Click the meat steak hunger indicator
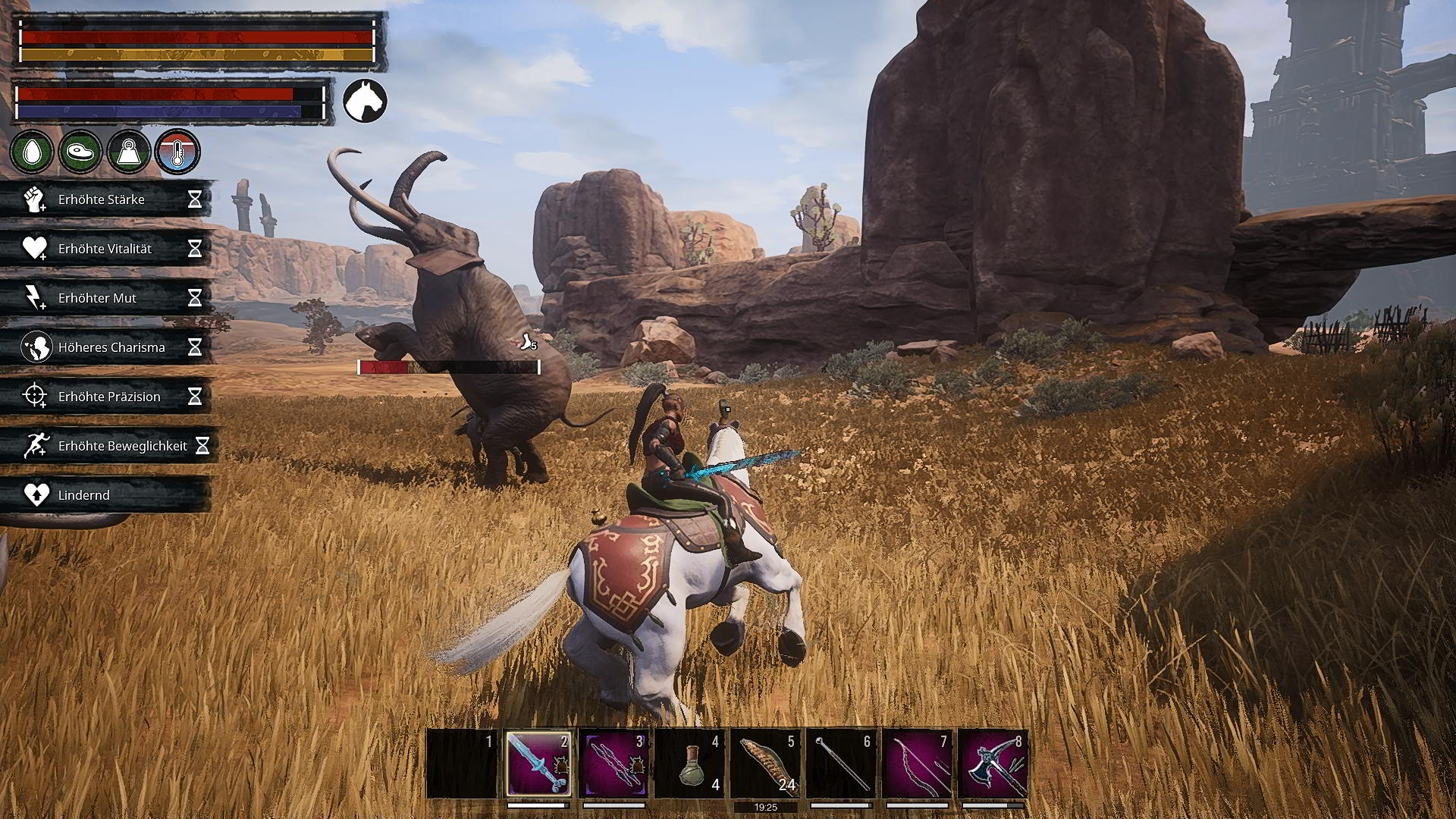The image size is (1456, 819). (80, 152)
